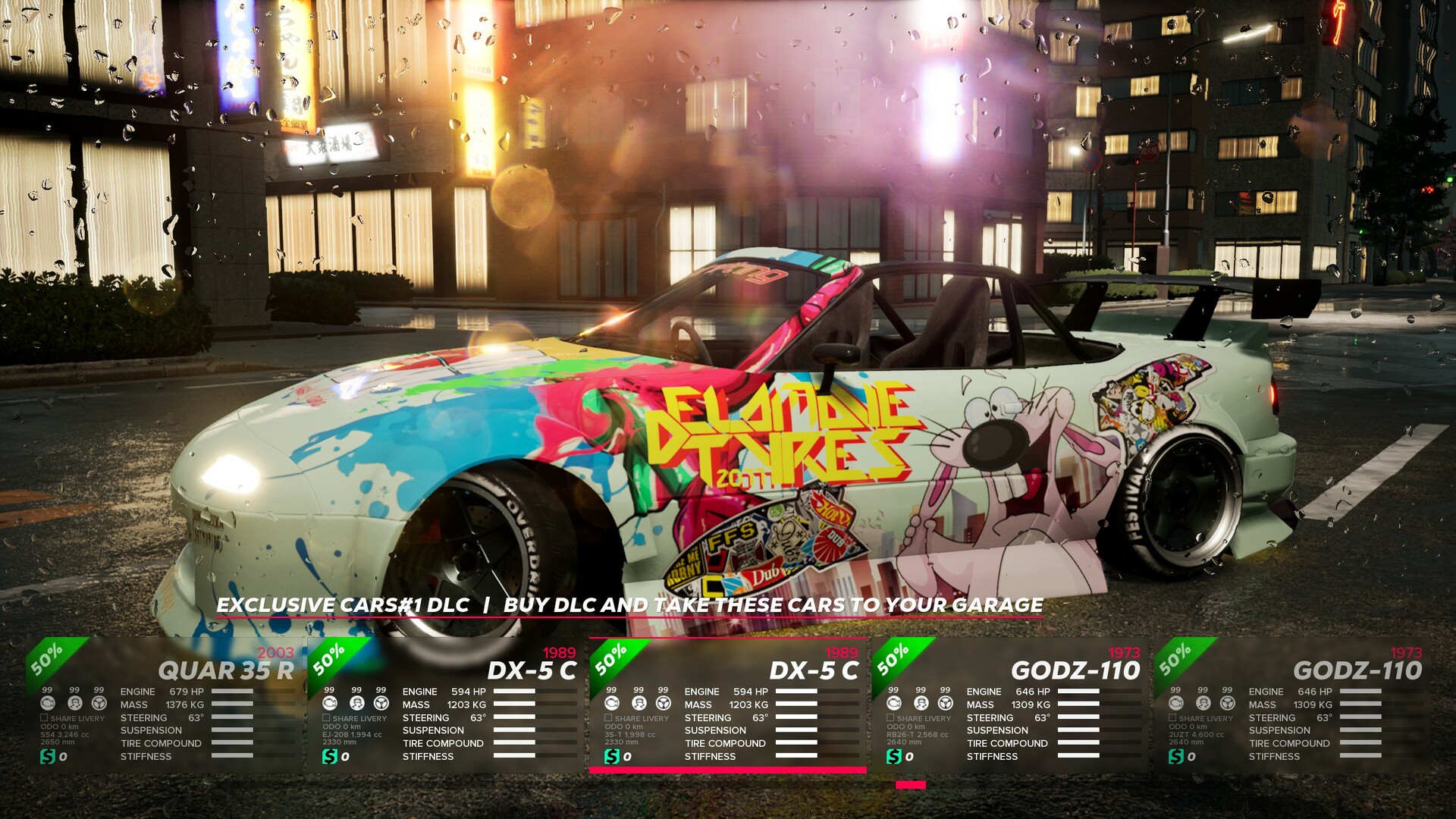Click the engine icon on the QUAR 35 R card
The width and height of the screenshot is (1456, 819).
[47, 704]
